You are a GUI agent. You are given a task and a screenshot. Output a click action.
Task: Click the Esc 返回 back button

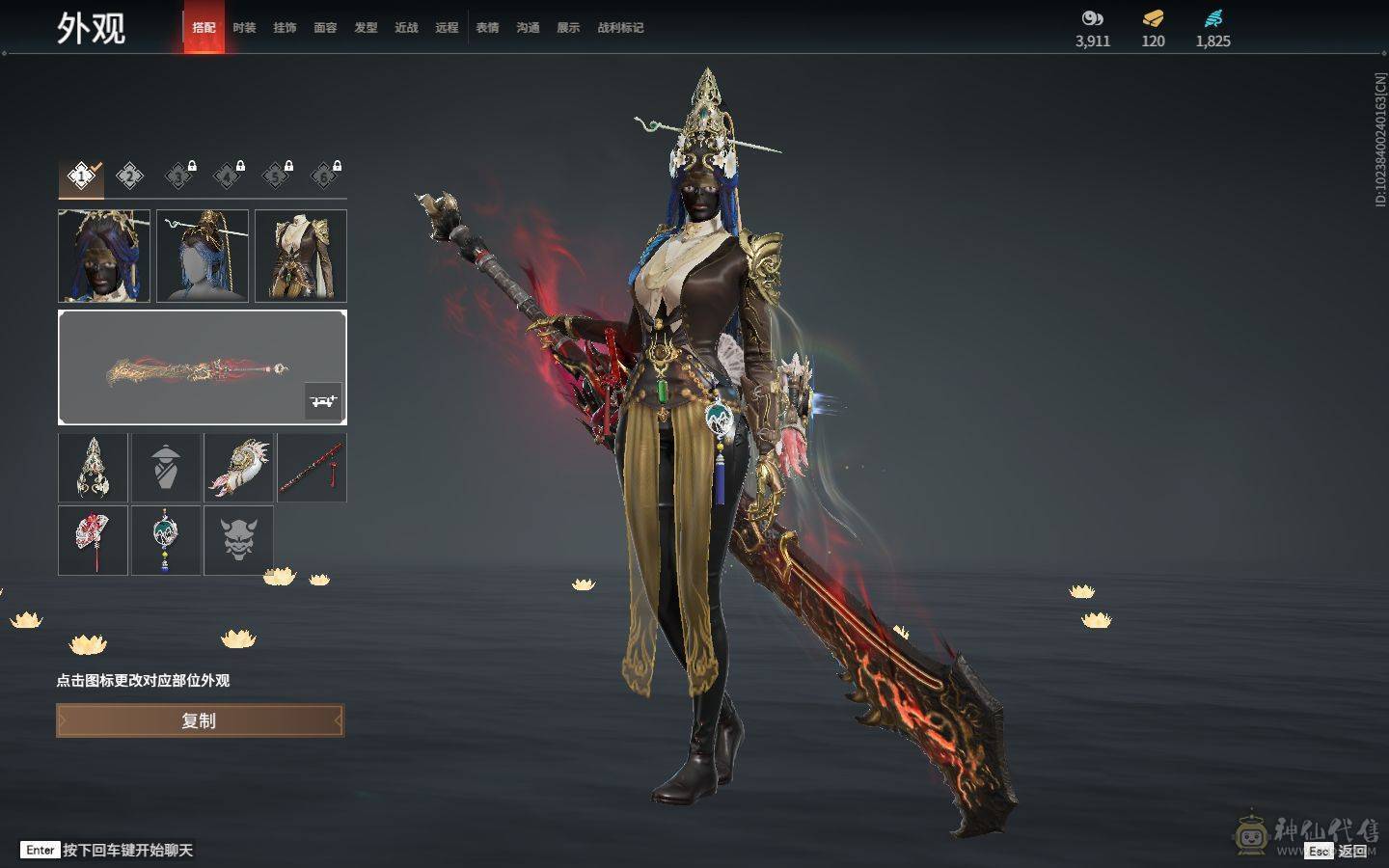click(1340, 851)
